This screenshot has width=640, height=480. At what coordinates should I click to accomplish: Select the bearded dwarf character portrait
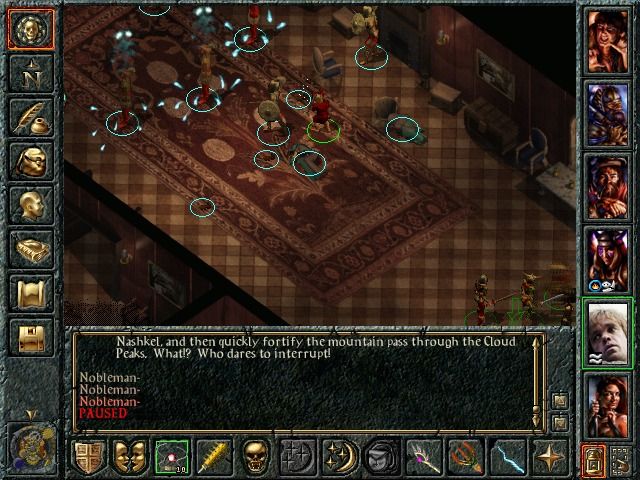607,187
